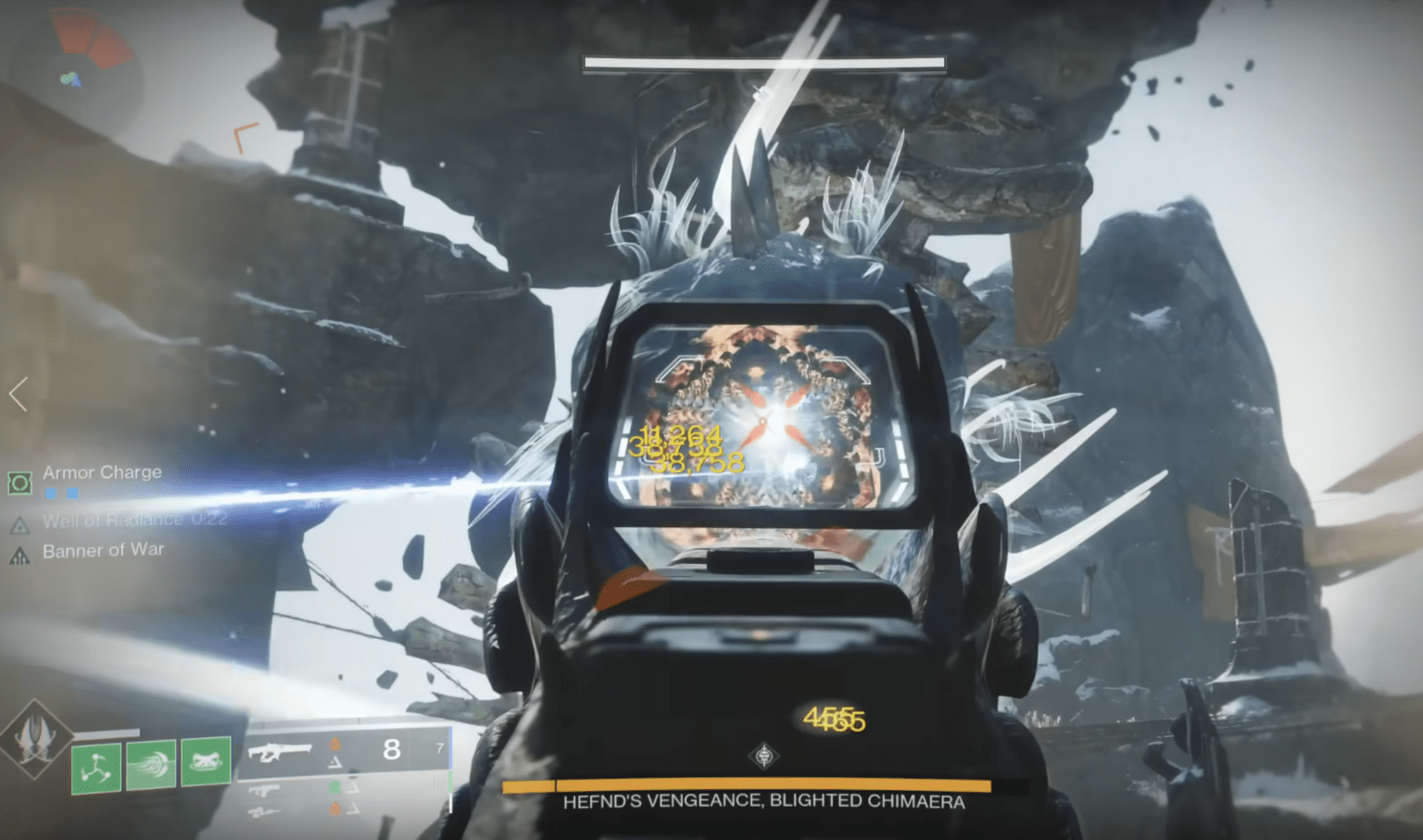Viewport: 1423px width, 840px height.
Task: Click the Armor Charge buff icon
Action: 19,483
